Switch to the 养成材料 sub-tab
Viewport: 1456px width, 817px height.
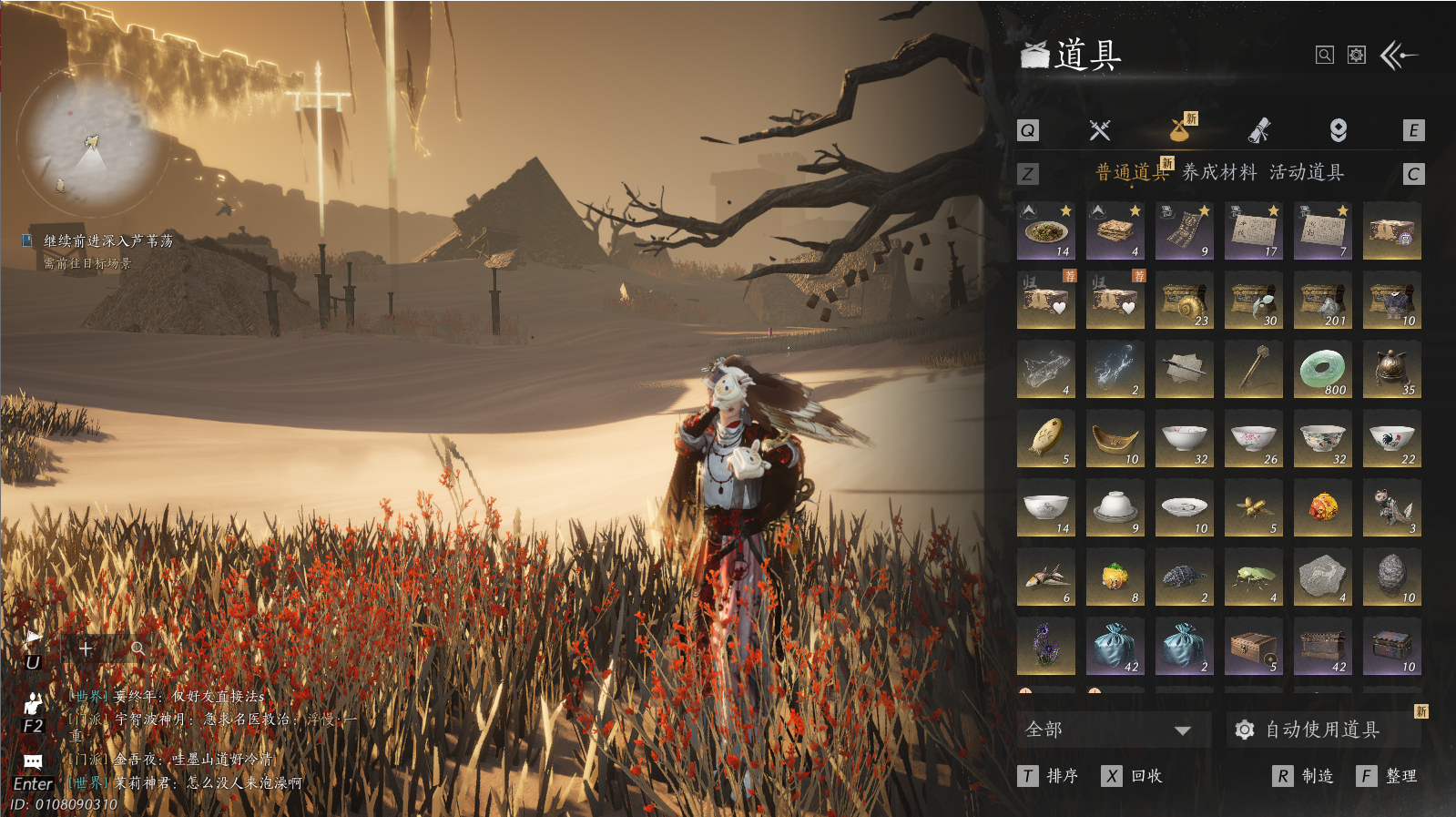click(x=1219, y=172)
